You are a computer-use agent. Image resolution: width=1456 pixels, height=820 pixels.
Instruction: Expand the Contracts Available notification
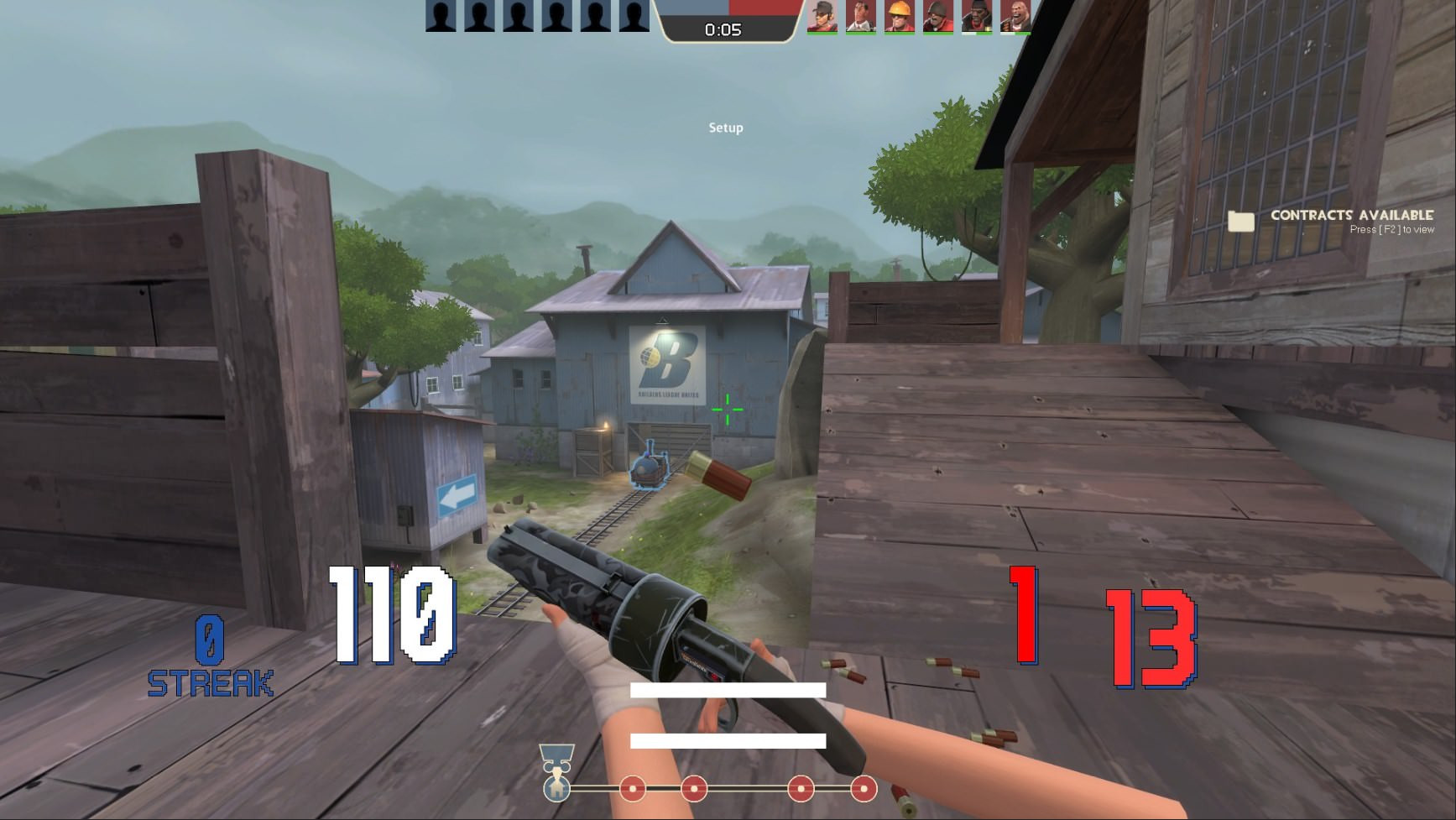(1349, 217)
